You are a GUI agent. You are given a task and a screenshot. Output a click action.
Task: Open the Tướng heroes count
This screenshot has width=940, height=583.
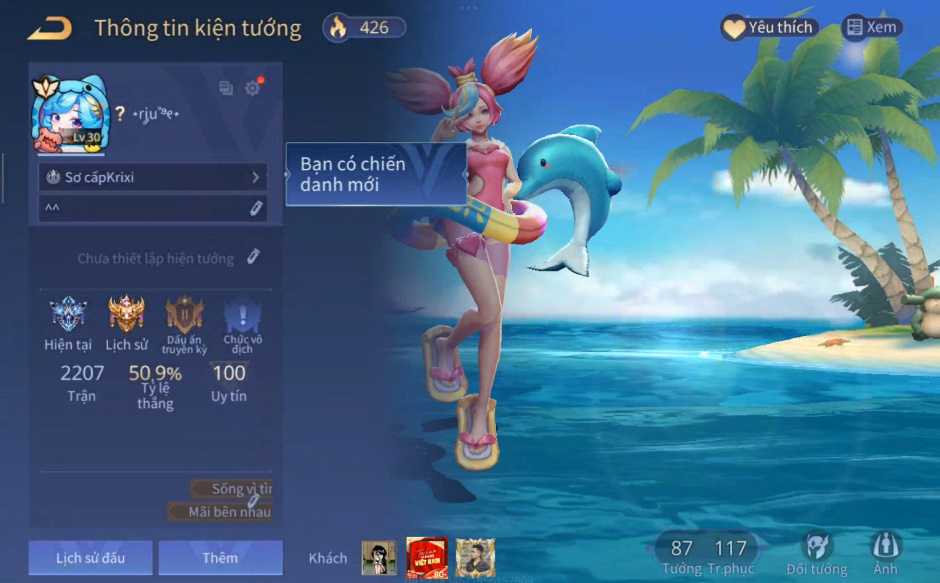tap(682, 555)
